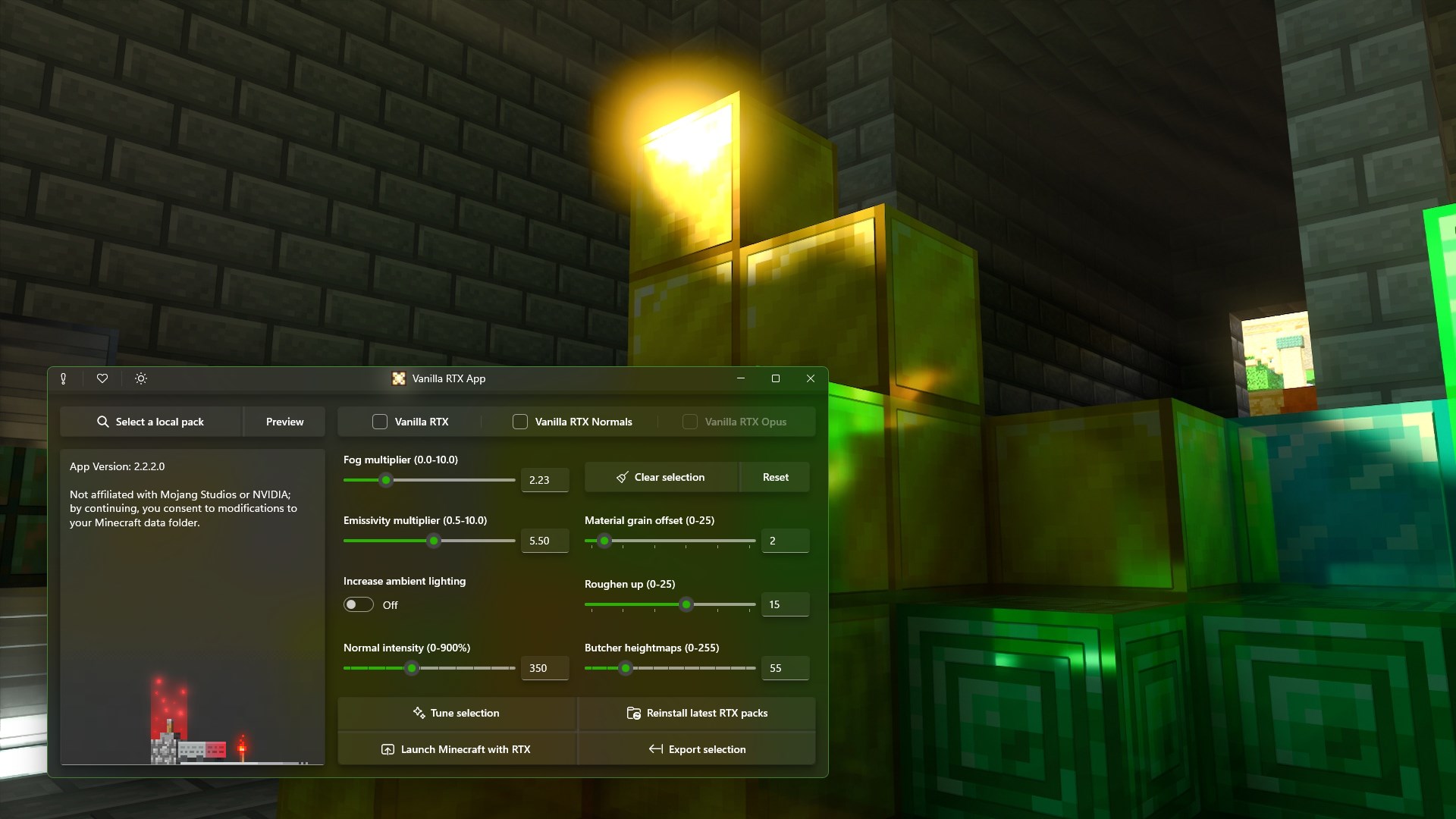Select the Vanilla RTX Opus checkbox
Screen dimensions: 1456x819
(x=690, y=422)
